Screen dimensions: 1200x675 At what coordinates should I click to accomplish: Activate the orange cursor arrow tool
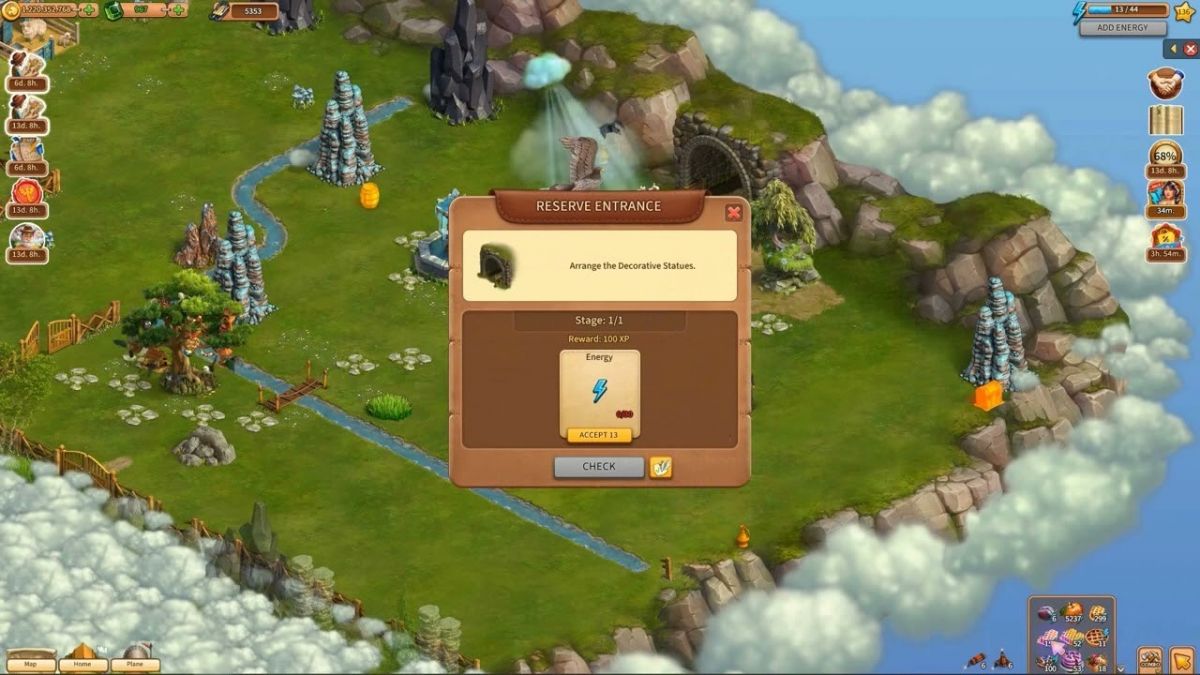click(1181, 660)
